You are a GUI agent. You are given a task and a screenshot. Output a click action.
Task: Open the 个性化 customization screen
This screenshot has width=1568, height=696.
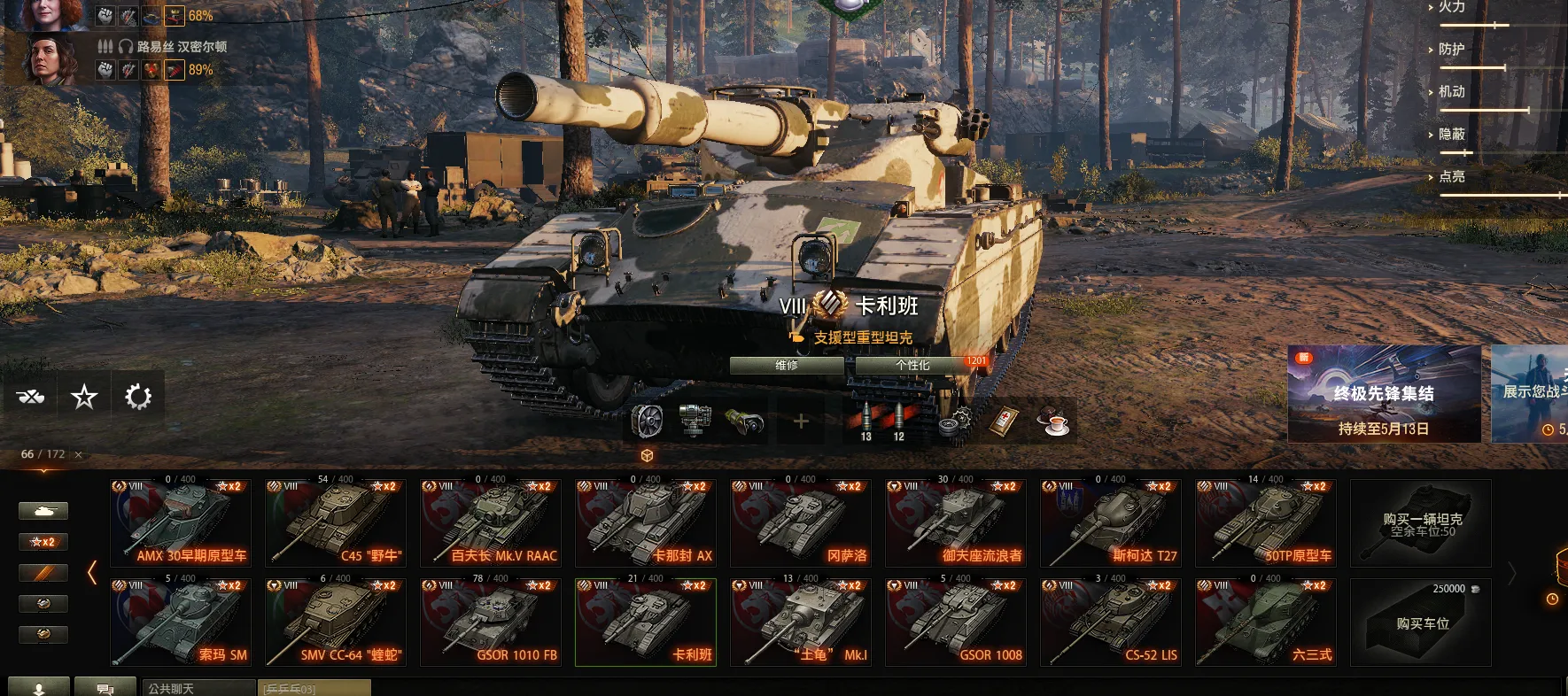[x=912, y=365]
